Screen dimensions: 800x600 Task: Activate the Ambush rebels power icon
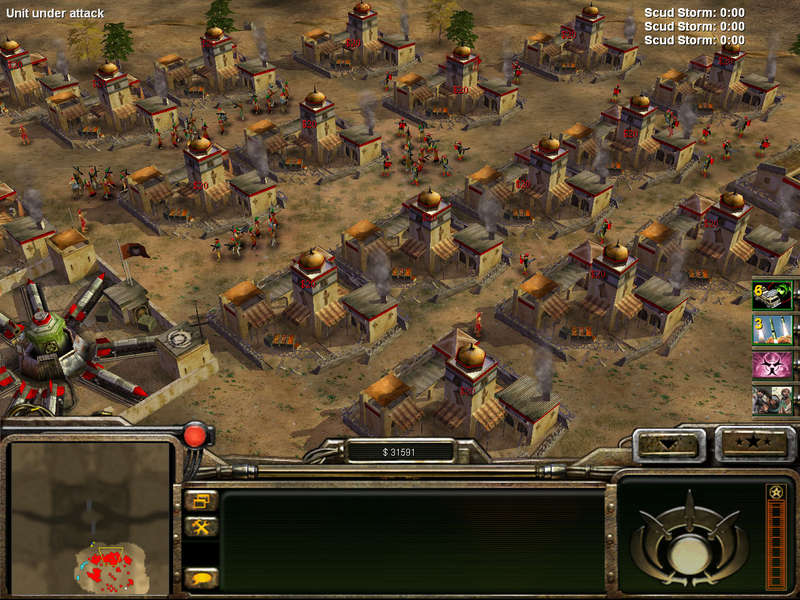[x=772, y=399]
